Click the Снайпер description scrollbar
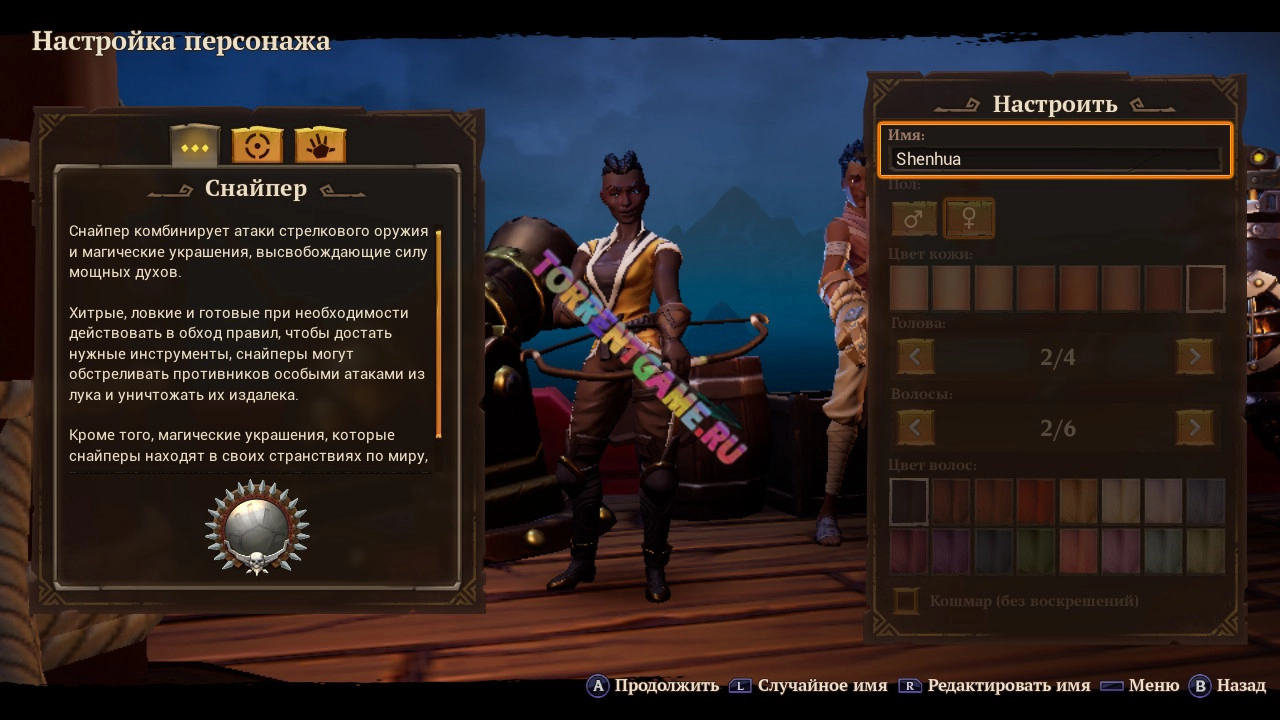This screenshot has height=720, width=1280. [438, 335]
